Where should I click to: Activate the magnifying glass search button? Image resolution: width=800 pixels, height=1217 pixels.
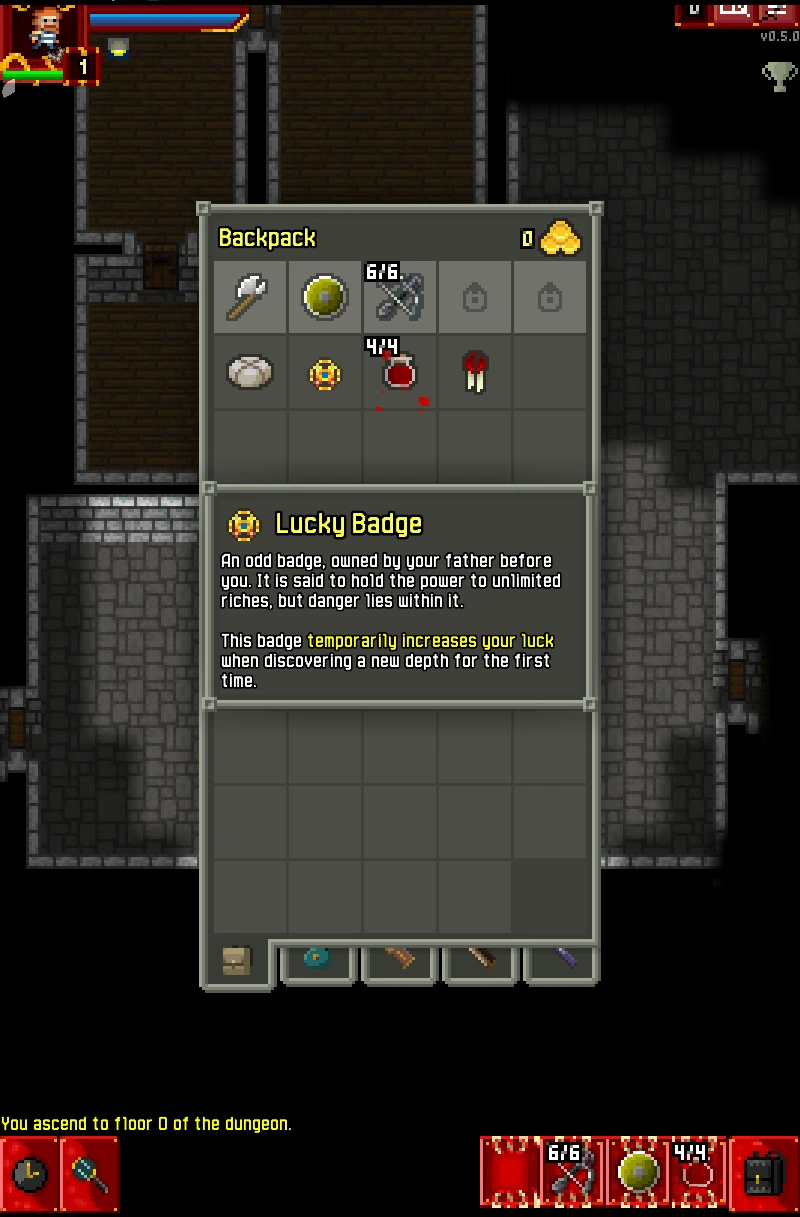89,1173
